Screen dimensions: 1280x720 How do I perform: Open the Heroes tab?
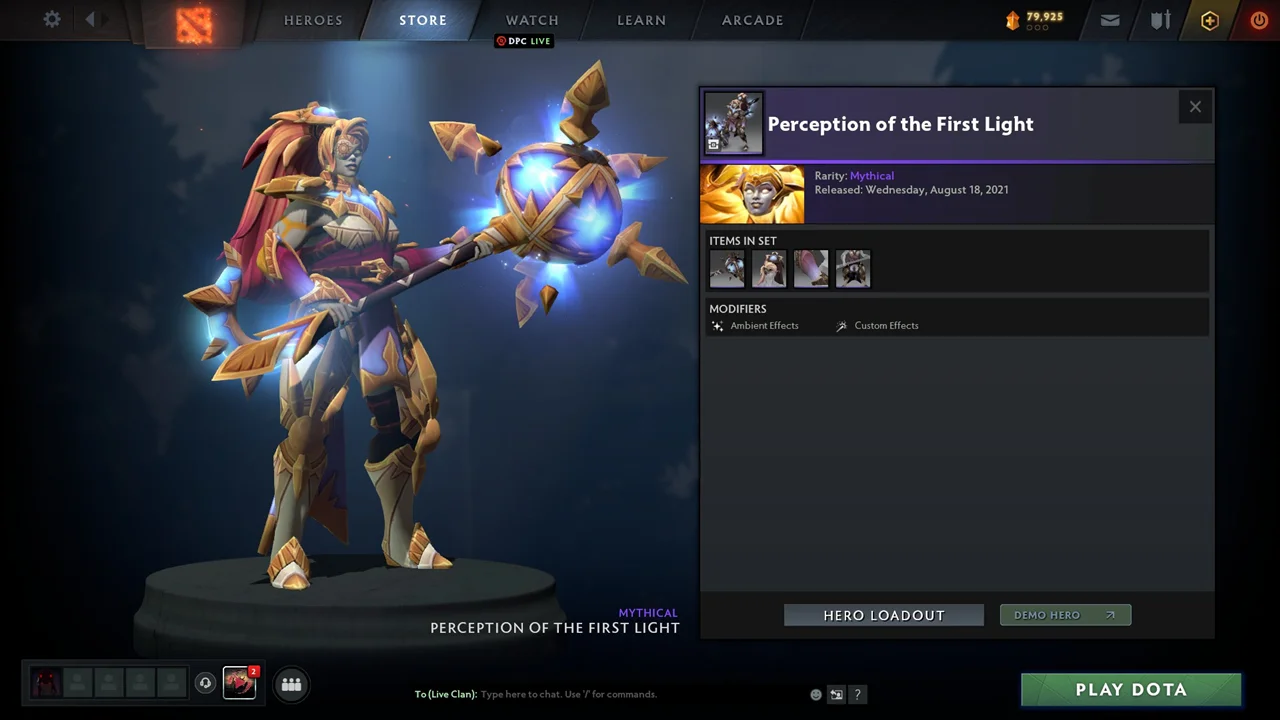point(313,20)
